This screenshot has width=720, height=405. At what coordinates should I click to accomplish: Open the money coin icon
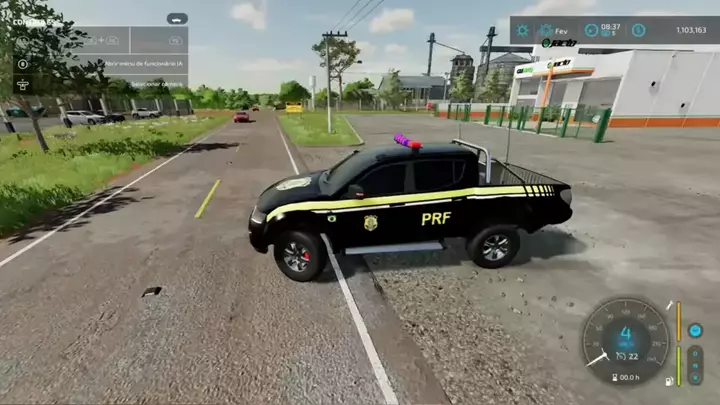(638, 30)
